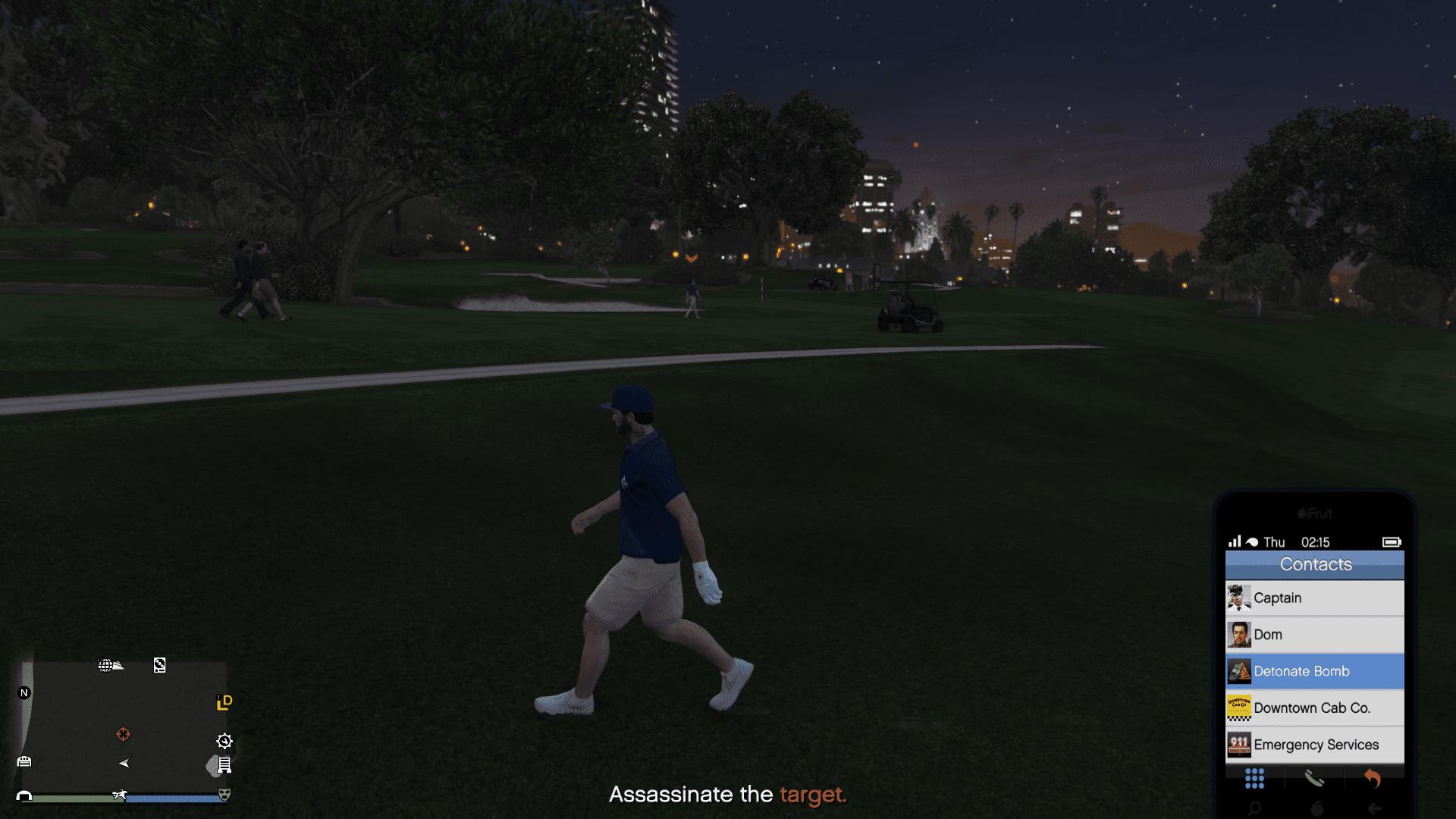Call Downtown Cab Co.
The image size is (1456, 819).
tap(1314, 708)
